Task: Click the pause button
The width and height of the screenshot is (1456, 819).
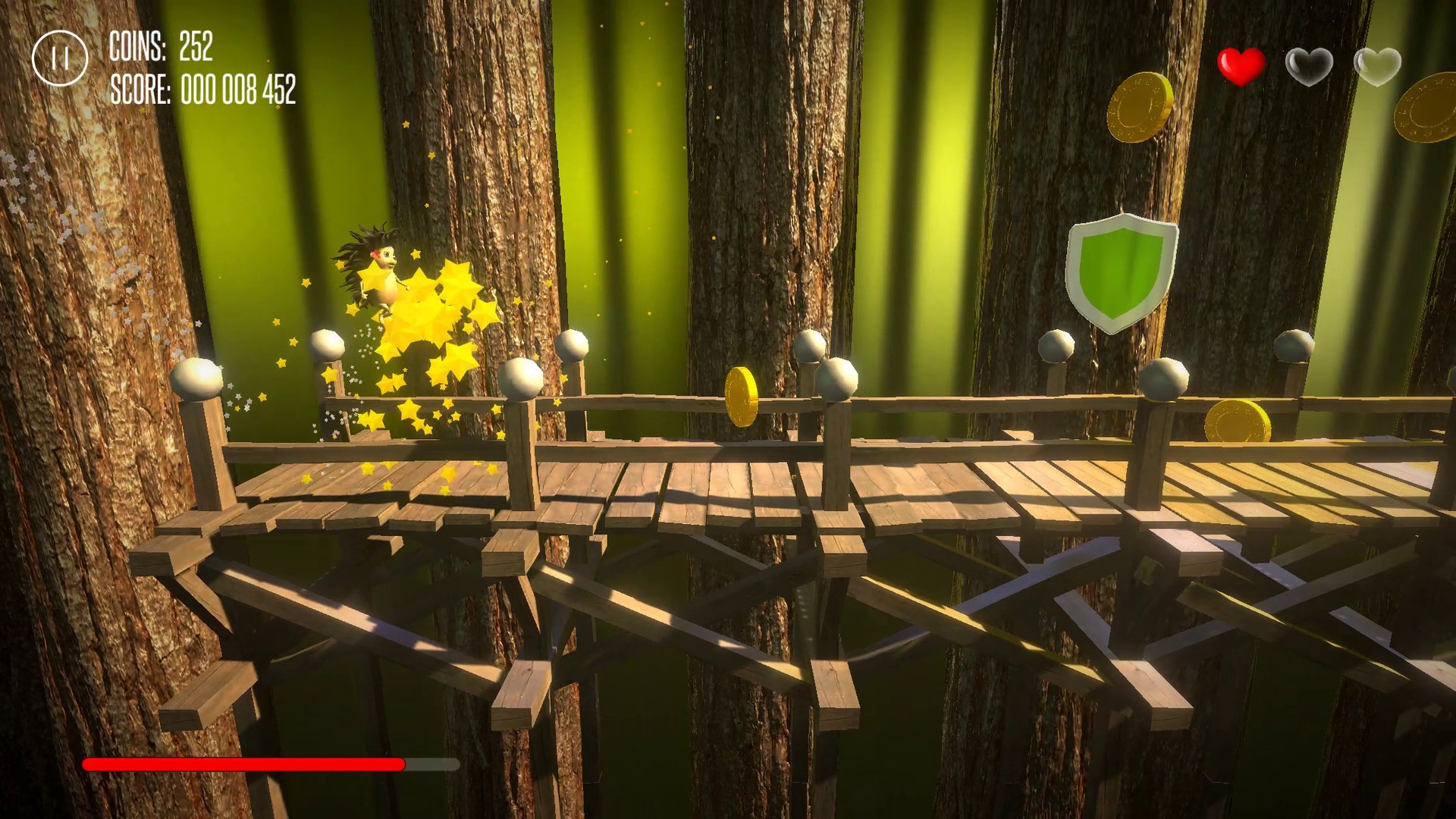Action: click(59, 55)
